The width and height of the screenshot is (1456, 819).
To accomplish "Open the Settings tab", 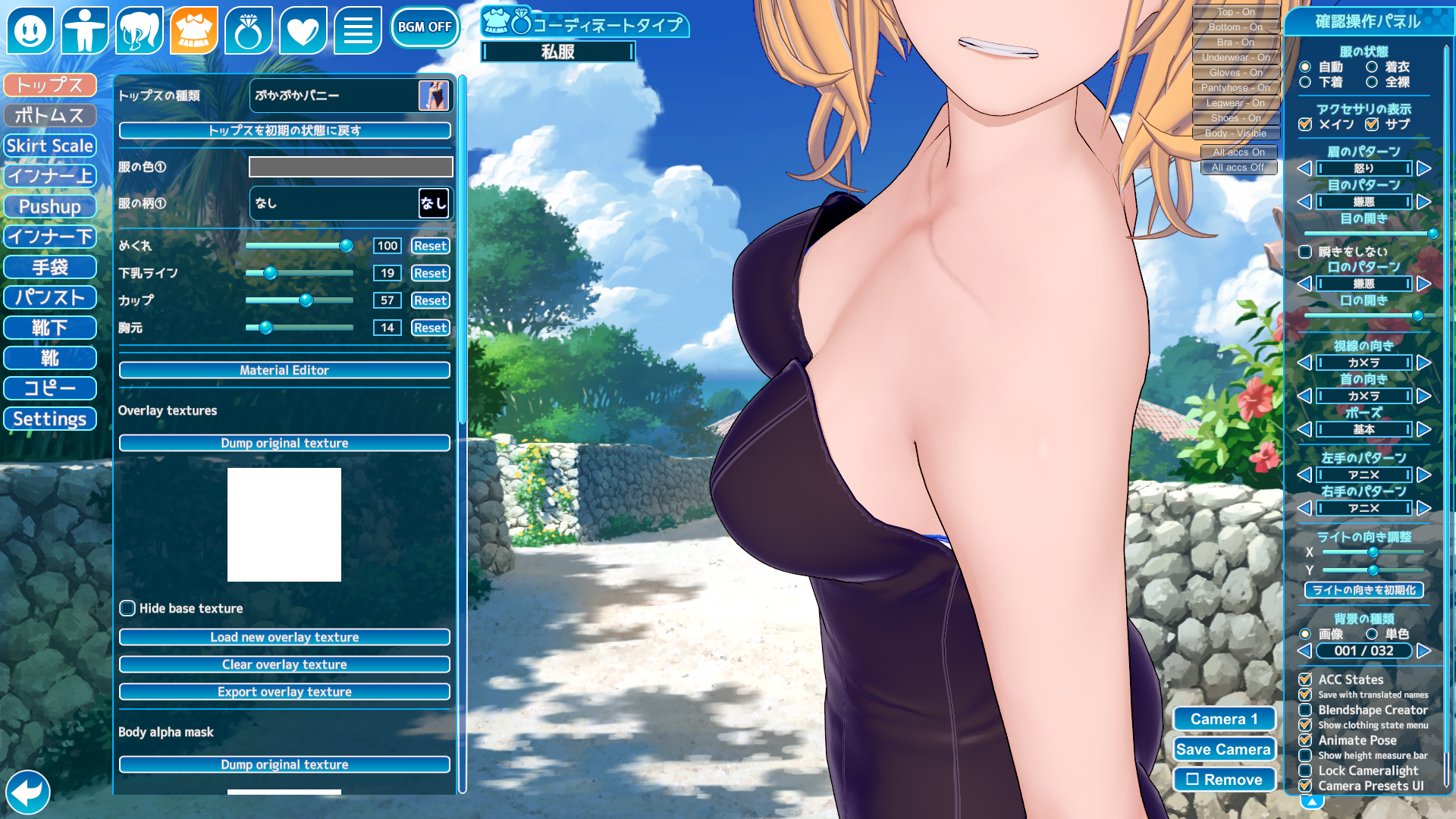I will click(50, 419).
